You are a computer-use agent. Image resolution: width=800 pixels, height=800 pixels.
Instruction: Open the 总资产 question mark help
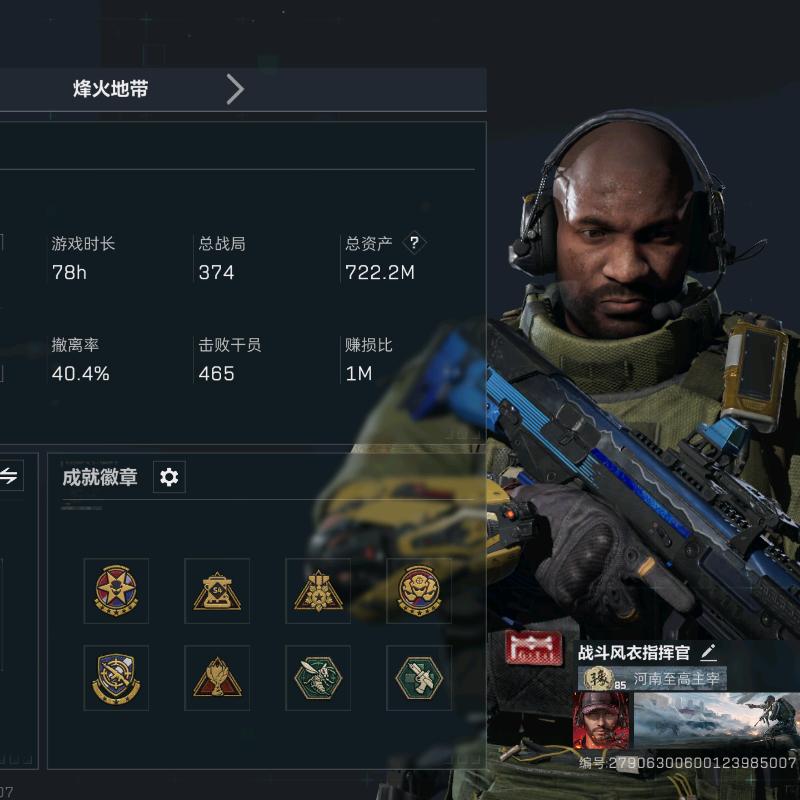pyautogui.click(x=414, y=243)
